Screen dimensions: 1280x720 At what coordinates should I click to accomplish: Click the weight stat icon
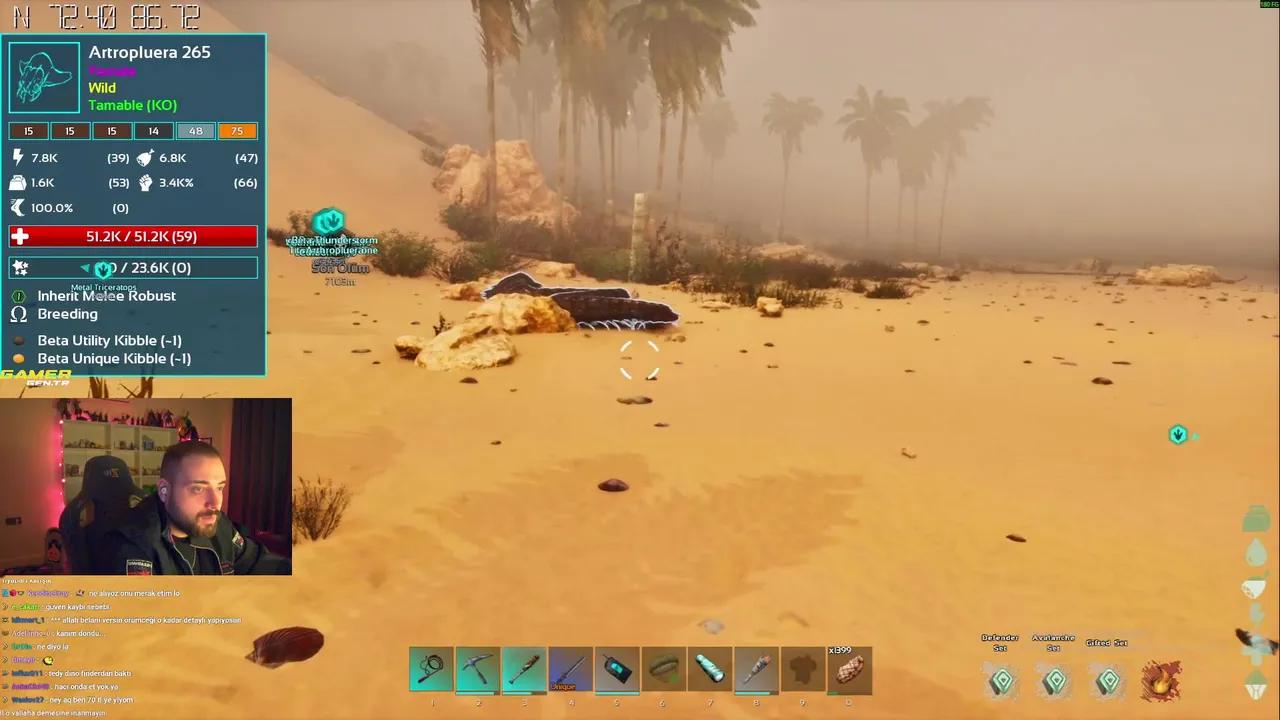pyautogui.click(x=17, y=182)
